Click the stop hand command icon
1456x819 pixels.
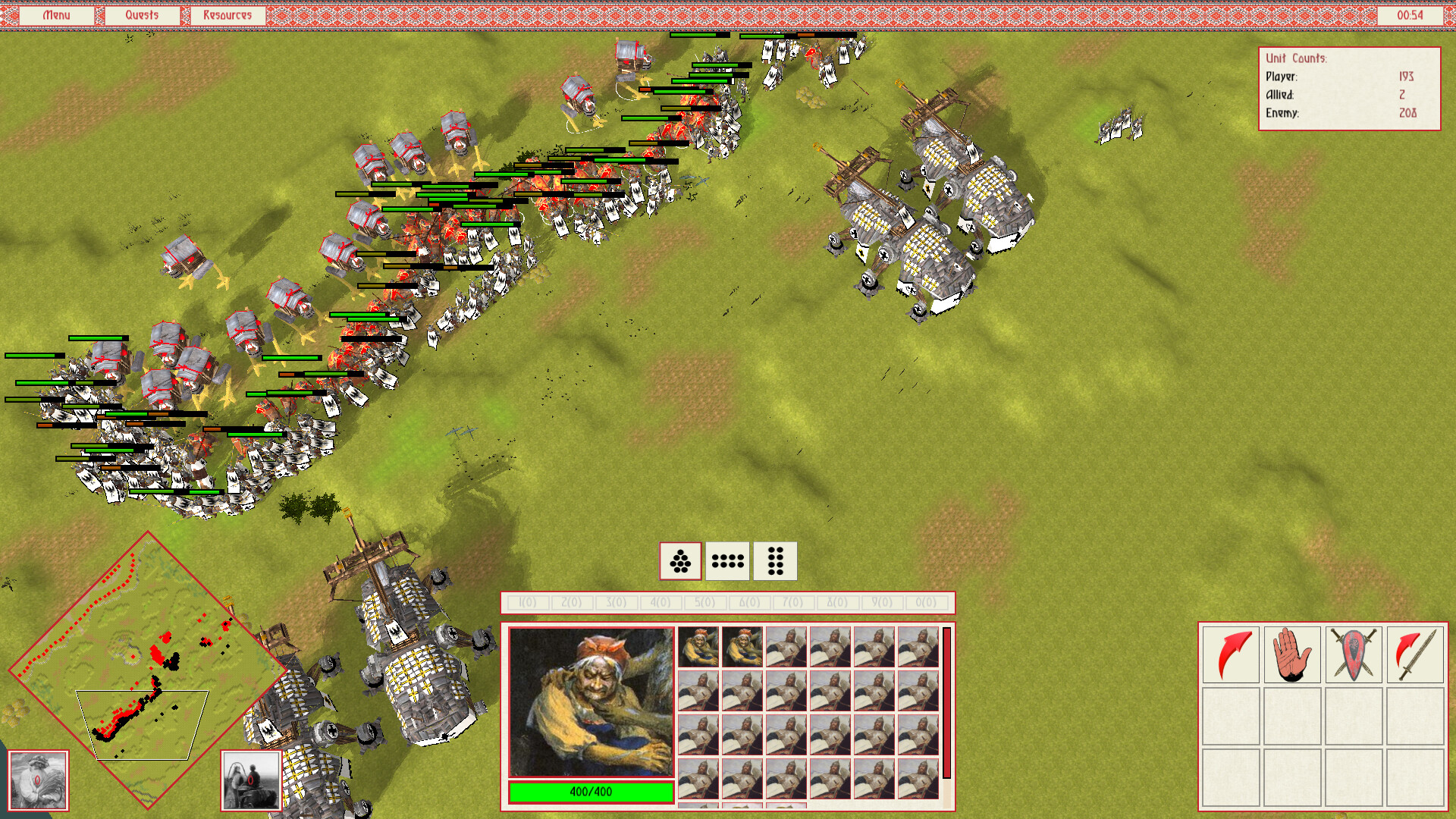[x=1293, y=654]
